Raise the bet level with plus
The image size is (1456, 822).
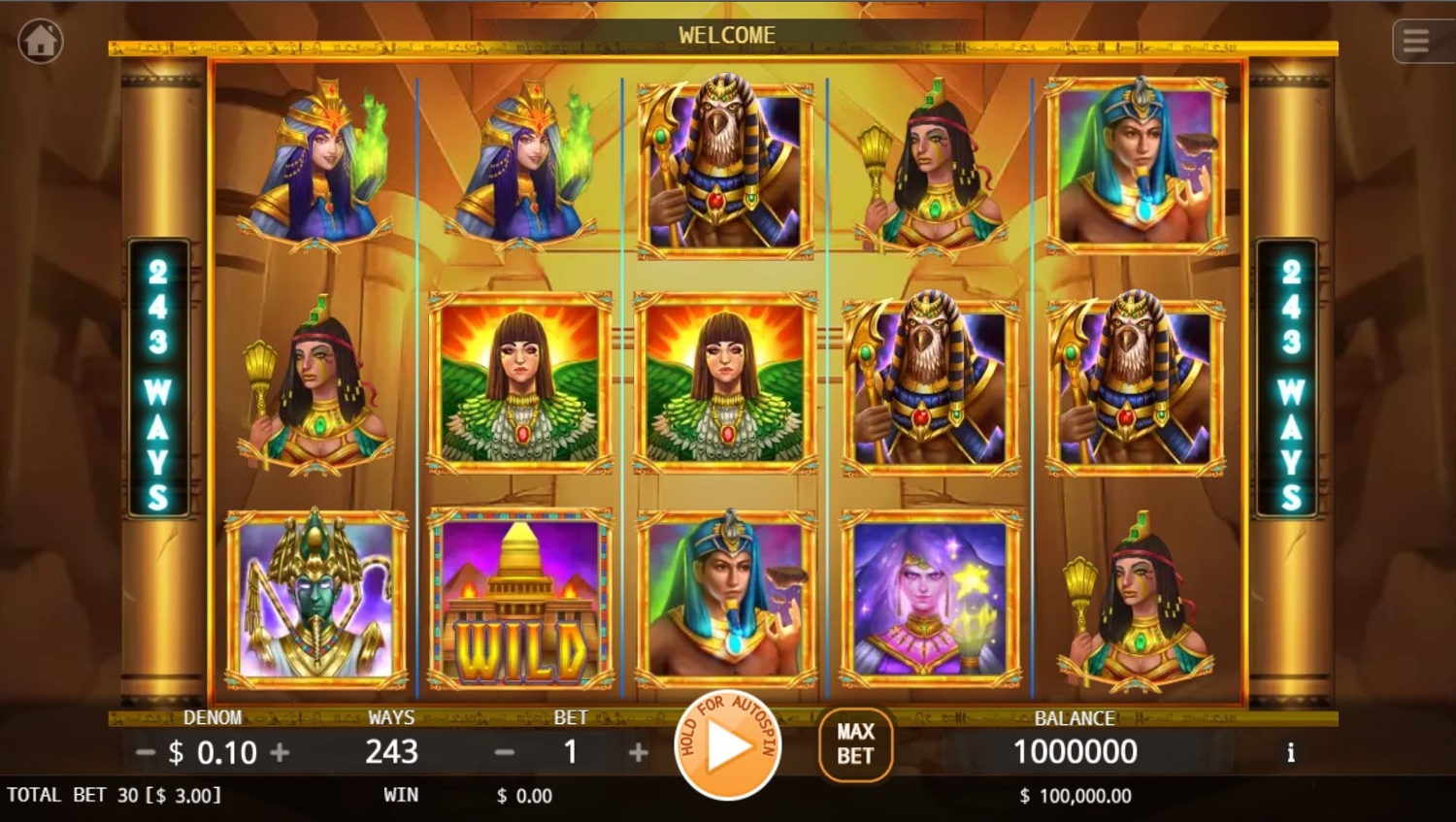pos(638,752)
